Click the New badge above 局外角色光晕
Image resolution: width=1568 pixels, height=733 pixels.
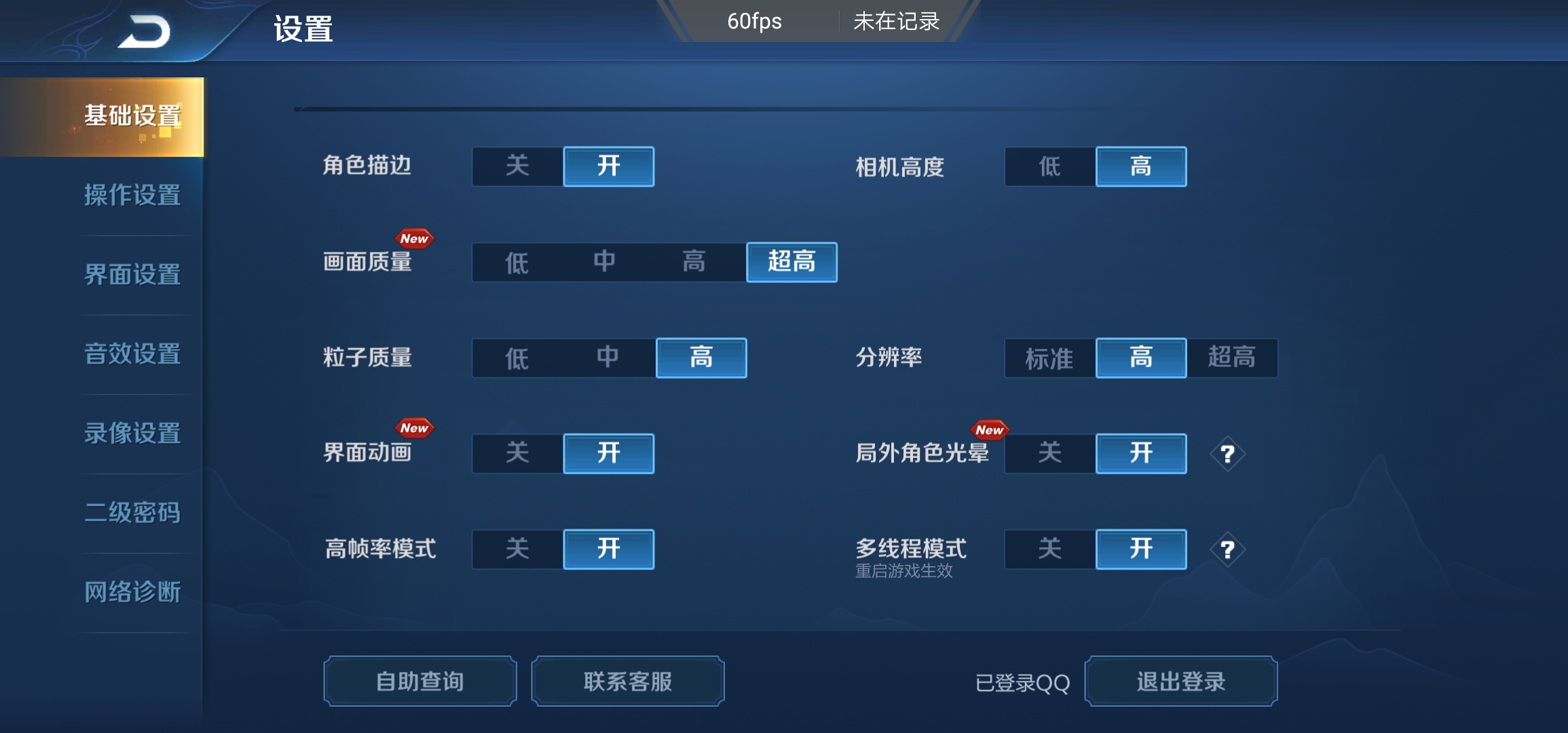[x=991, y=429]
